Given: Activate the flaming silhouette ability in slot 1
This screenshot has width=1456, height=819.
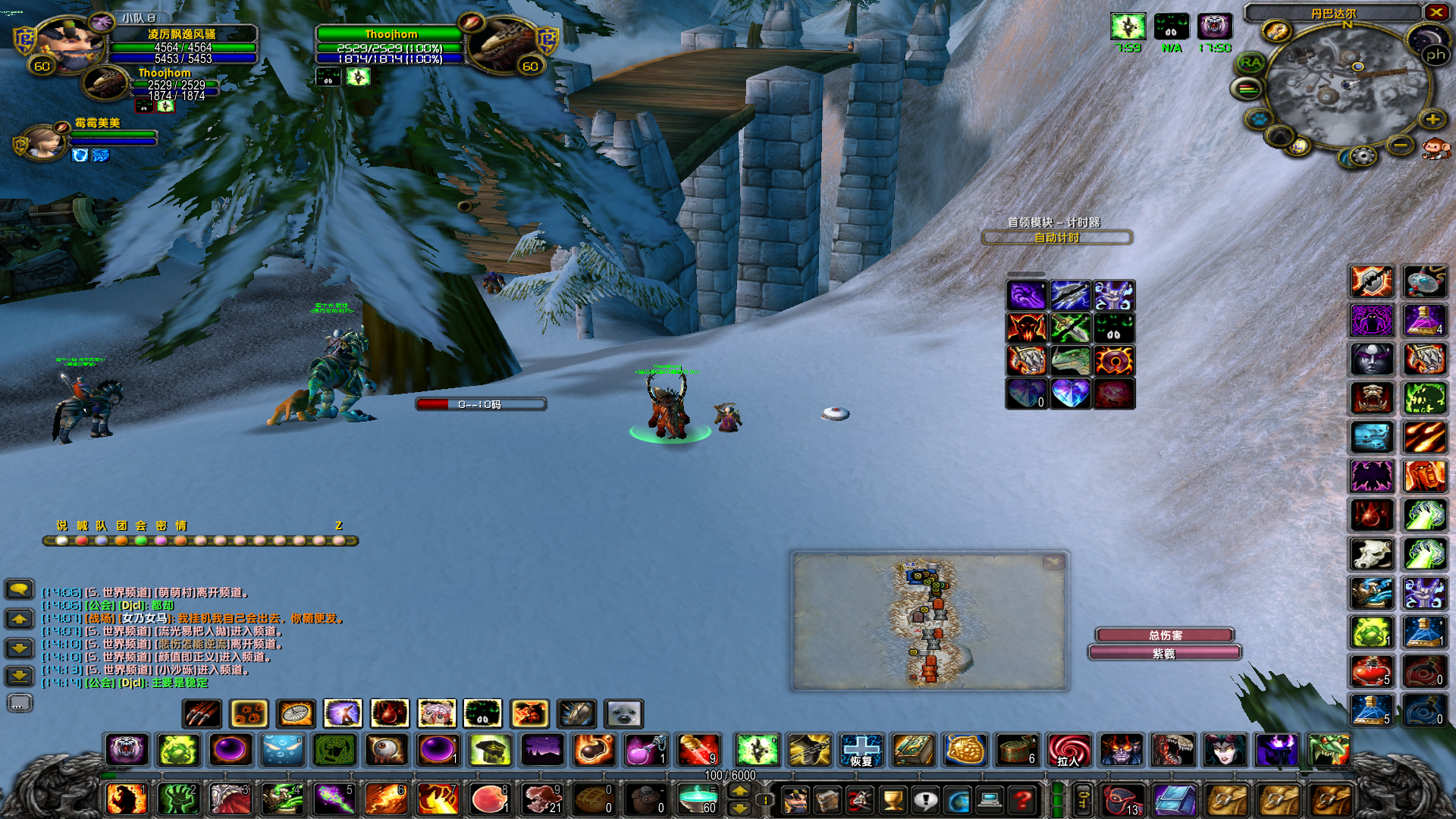Looking at the screenshot, I should click(x=126, y=799).
